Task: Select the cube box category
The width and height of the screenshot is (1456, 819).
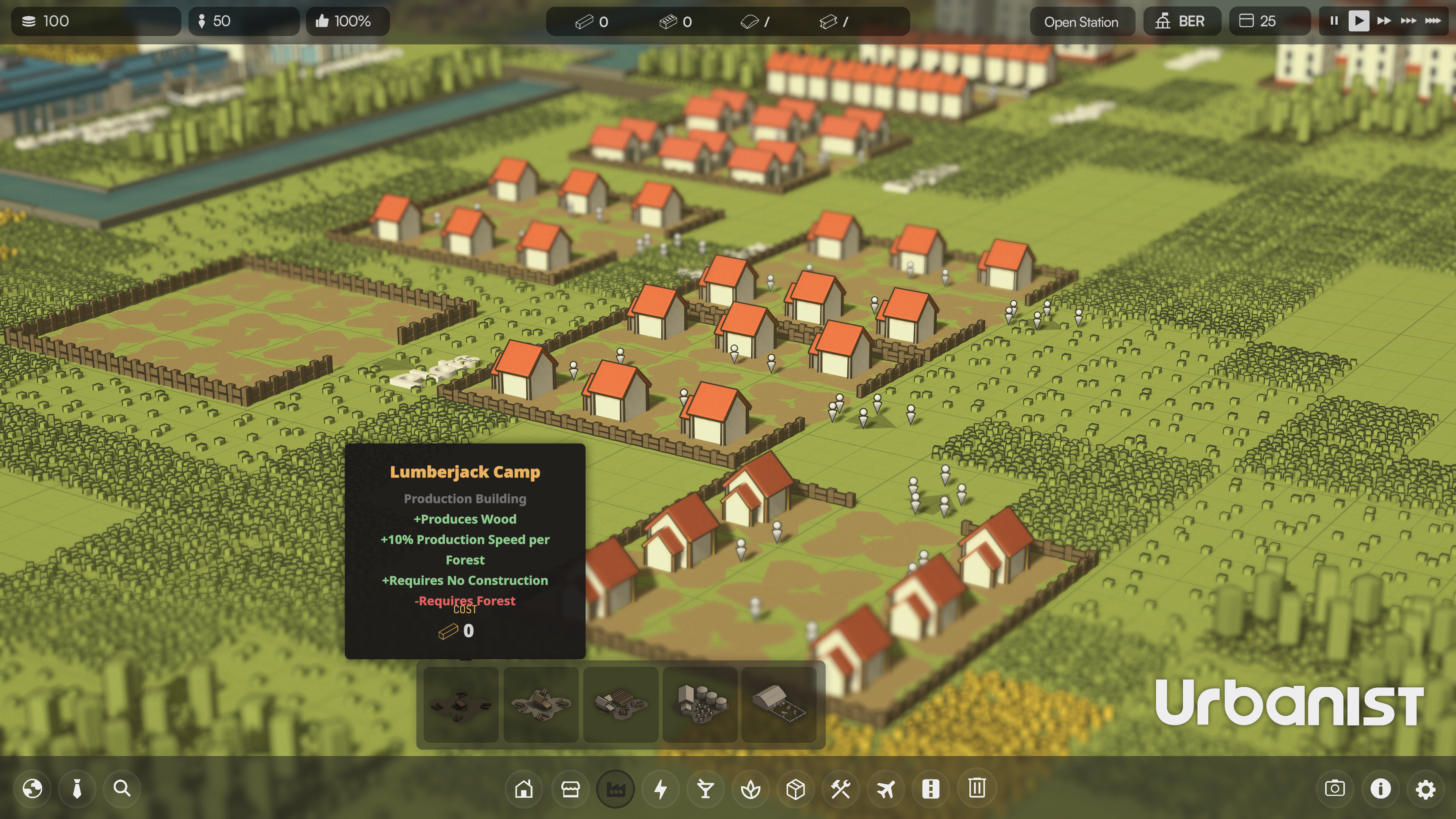Action: (796, 789)
